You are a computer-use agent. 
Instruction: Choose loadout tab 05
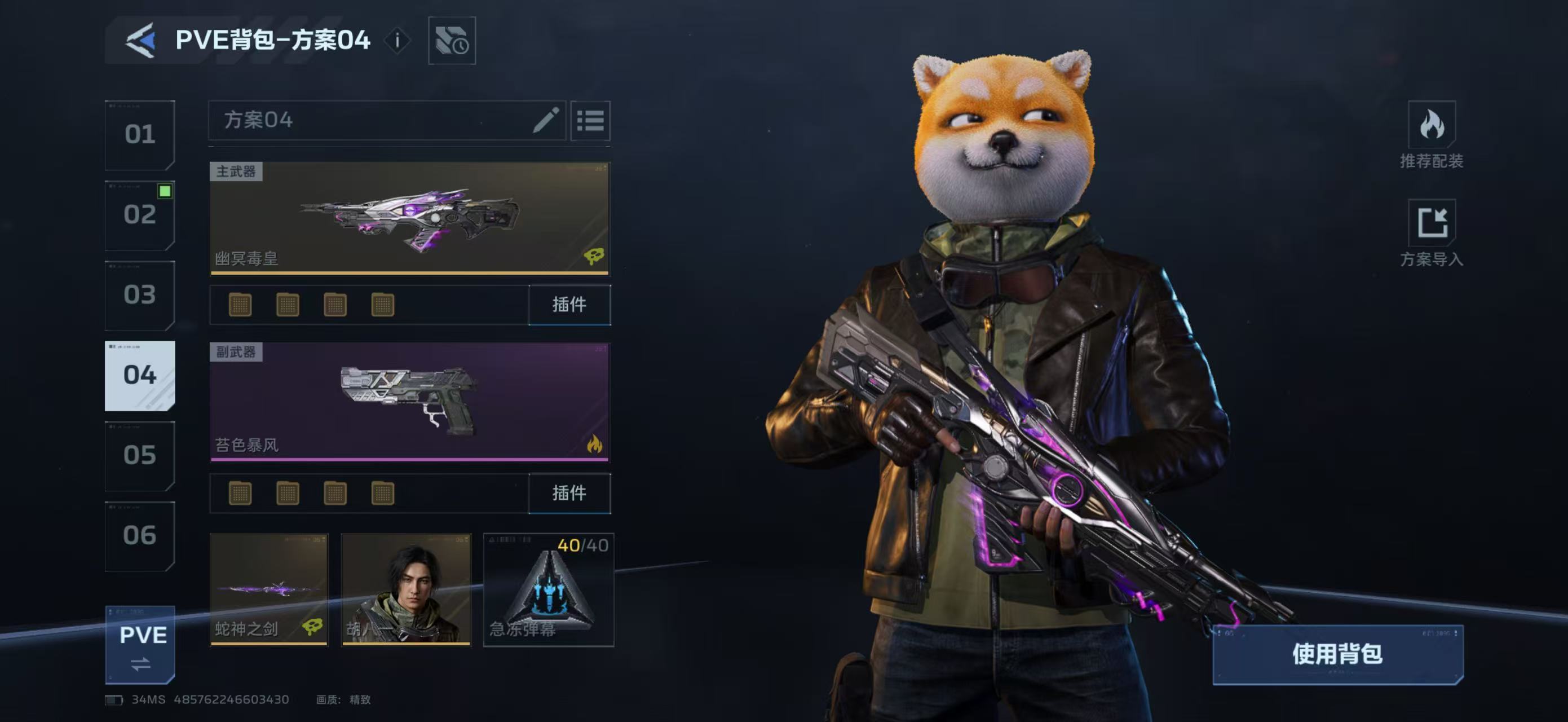(x=140, y=455)
